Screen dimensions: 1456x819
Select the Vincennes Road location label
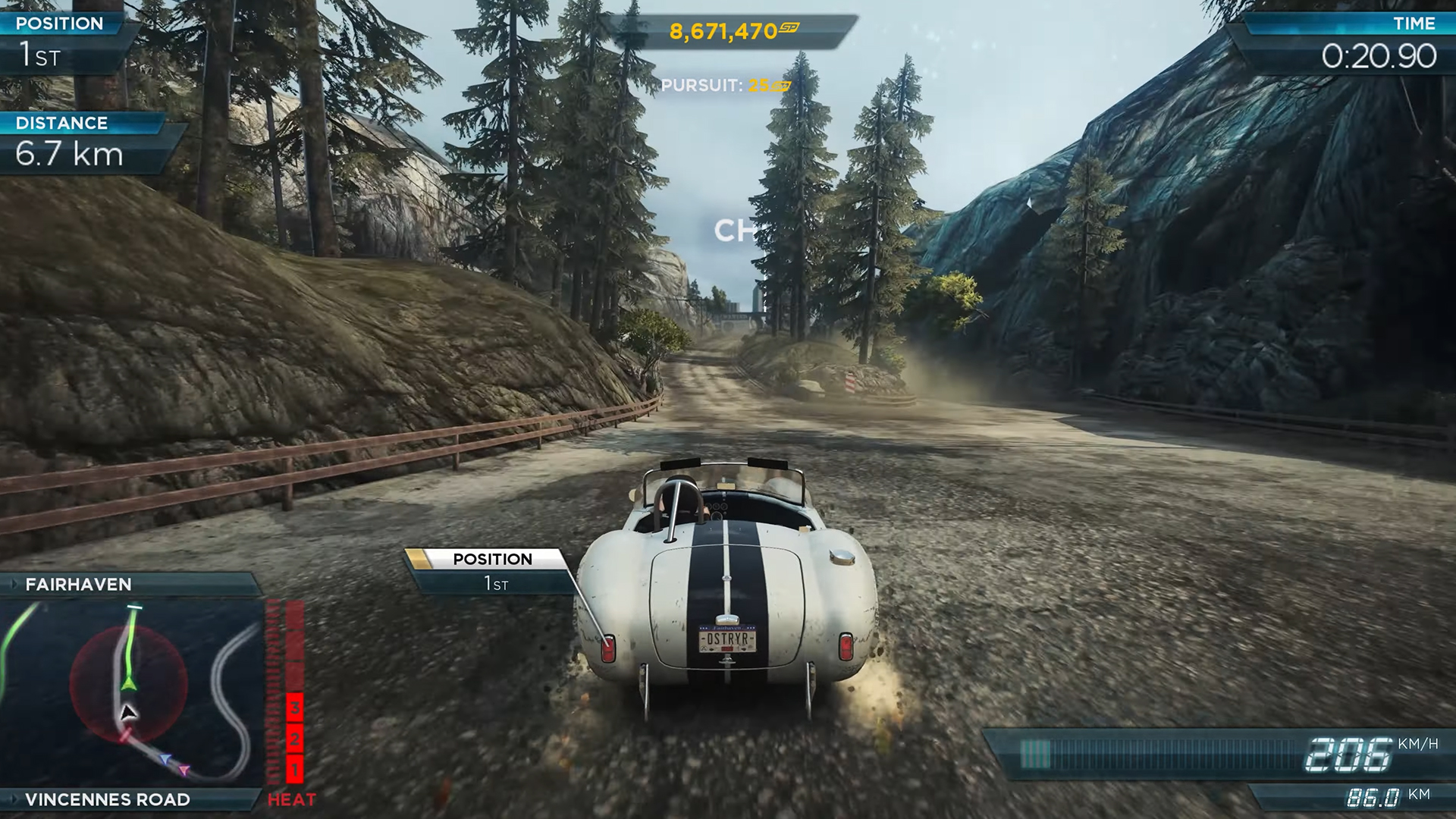pos(108,799)
